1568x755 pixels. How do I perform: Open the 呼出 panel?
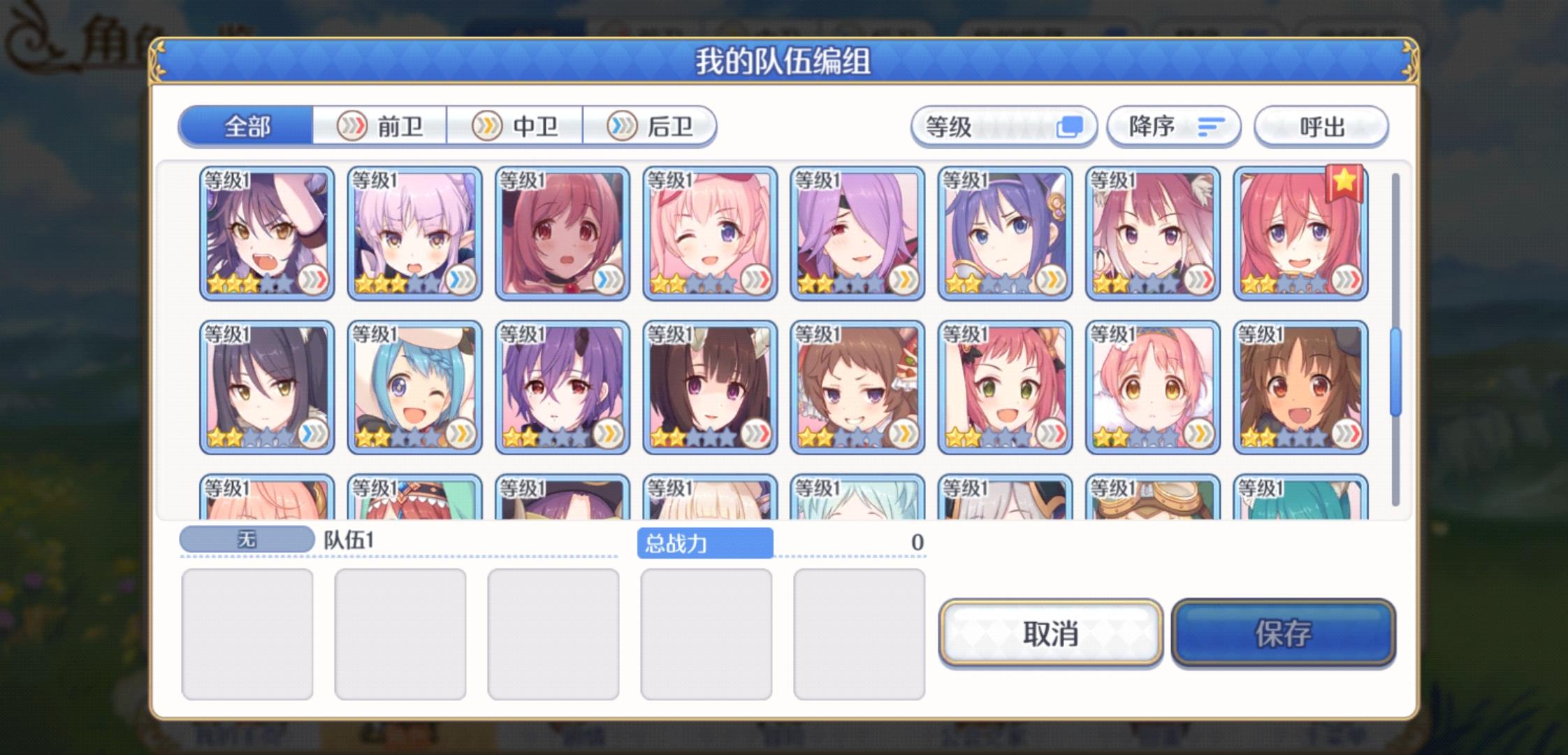click(1321, 127)
